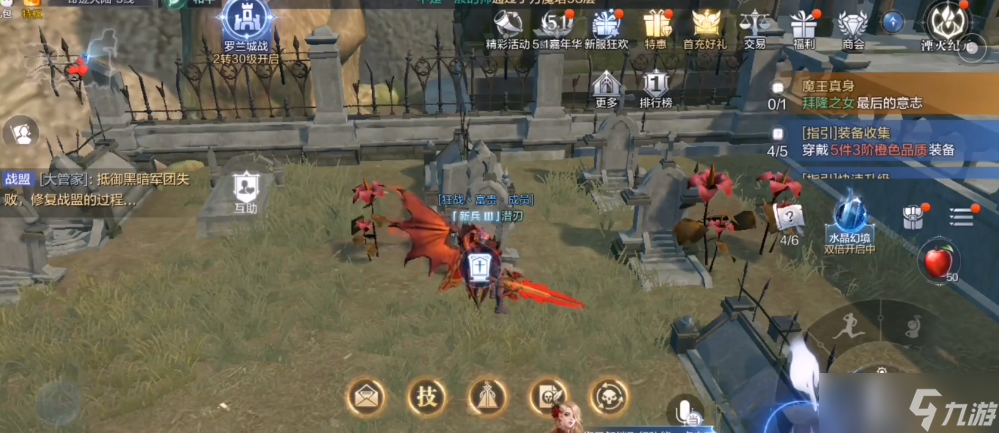Expand the 更多 more menu
The width and height of the screenshot is (999, 433).
[607, 87]
